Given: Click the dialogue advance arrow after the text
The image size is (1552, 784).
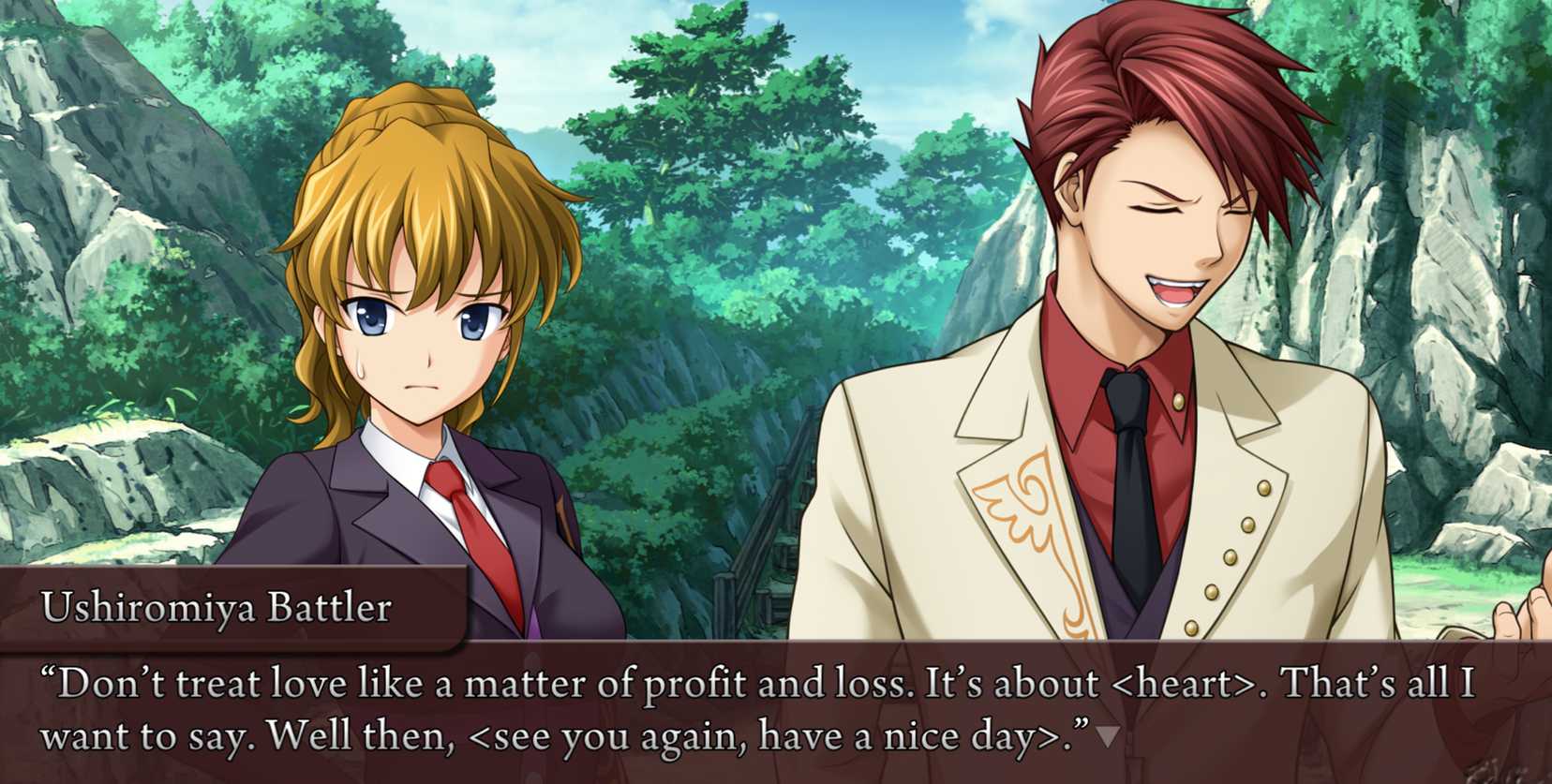Looking at the screenshot, I should tap(1107, 737).
